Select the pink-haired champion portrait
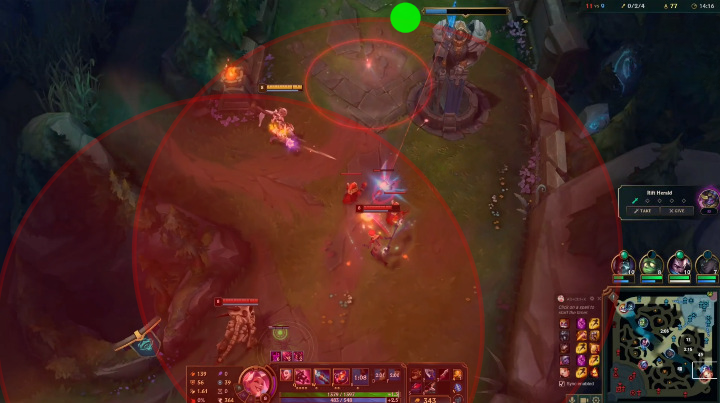The image size is (720, 403). click(254, 381)
